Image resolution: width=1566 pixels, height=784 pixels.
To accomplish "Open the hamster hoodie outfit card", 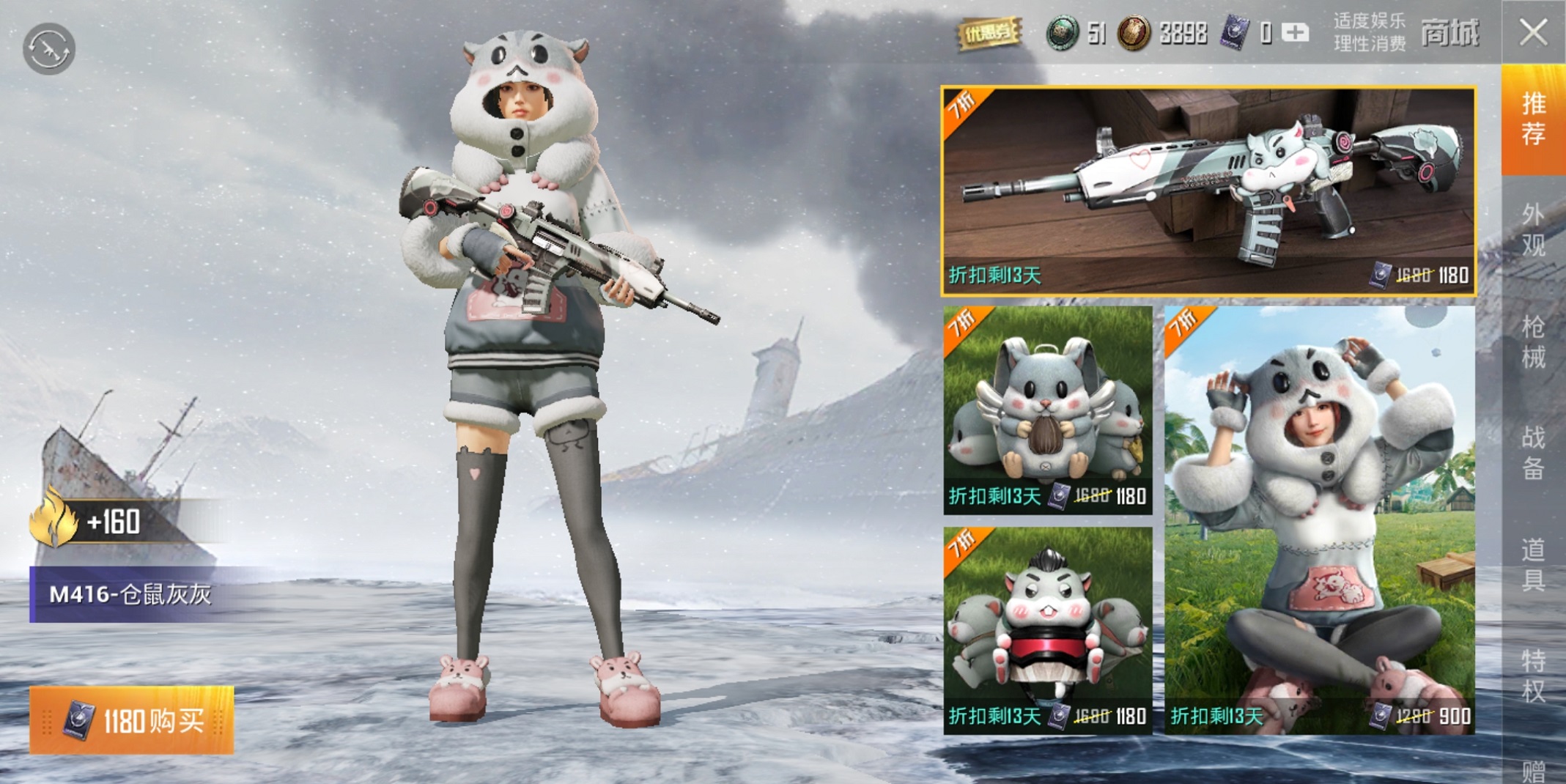I will tap(1319, 520).
